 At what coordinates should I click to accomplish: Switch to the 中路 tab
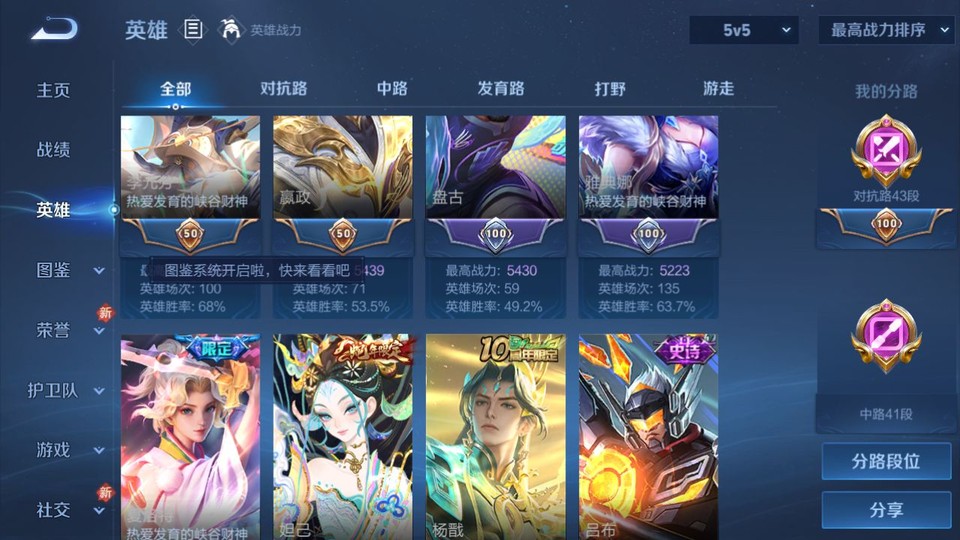tap(392, 89)
